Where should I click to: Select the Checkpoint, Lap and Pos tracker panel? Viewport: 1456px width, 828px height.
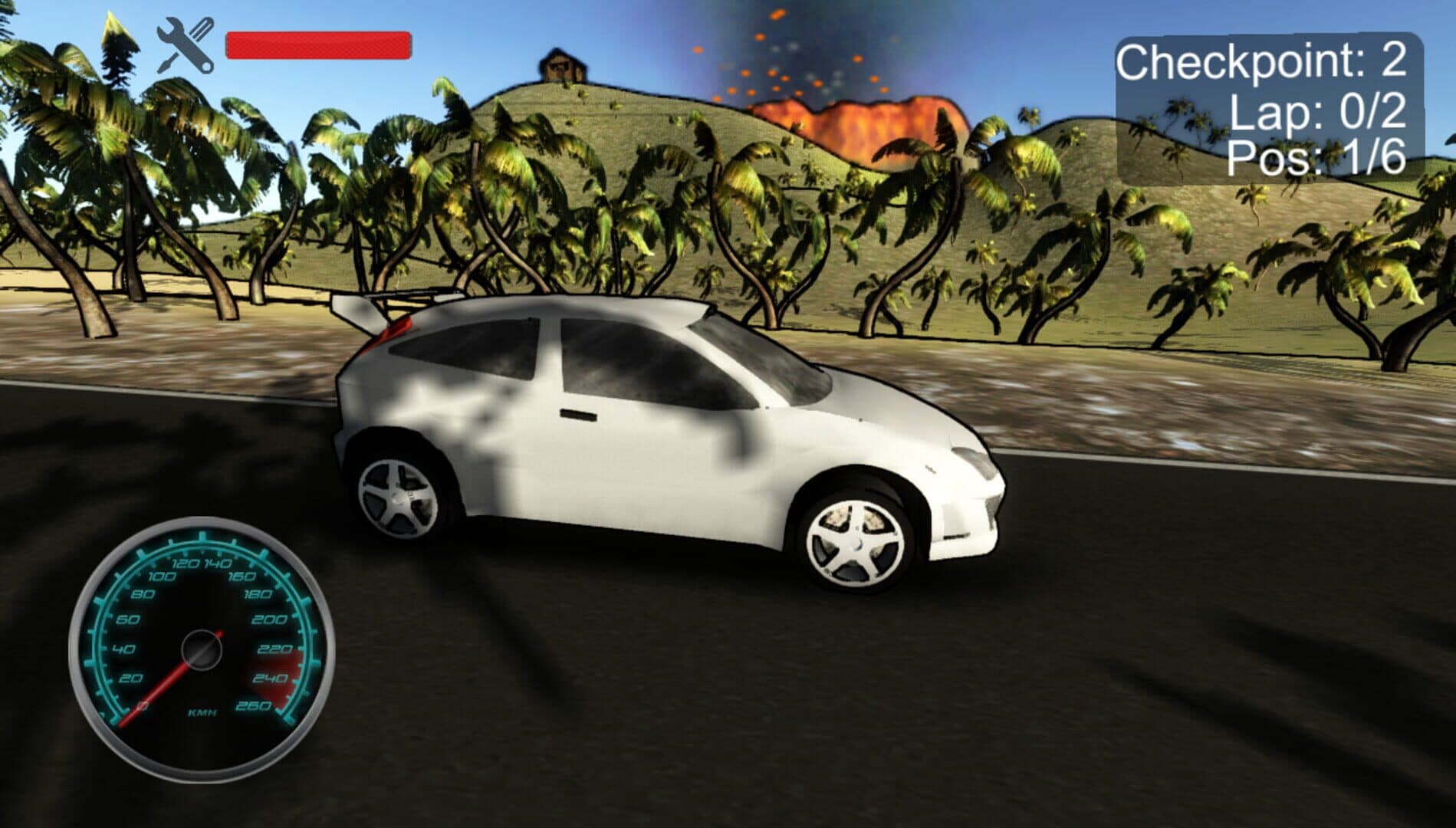tap(1268, 109)
